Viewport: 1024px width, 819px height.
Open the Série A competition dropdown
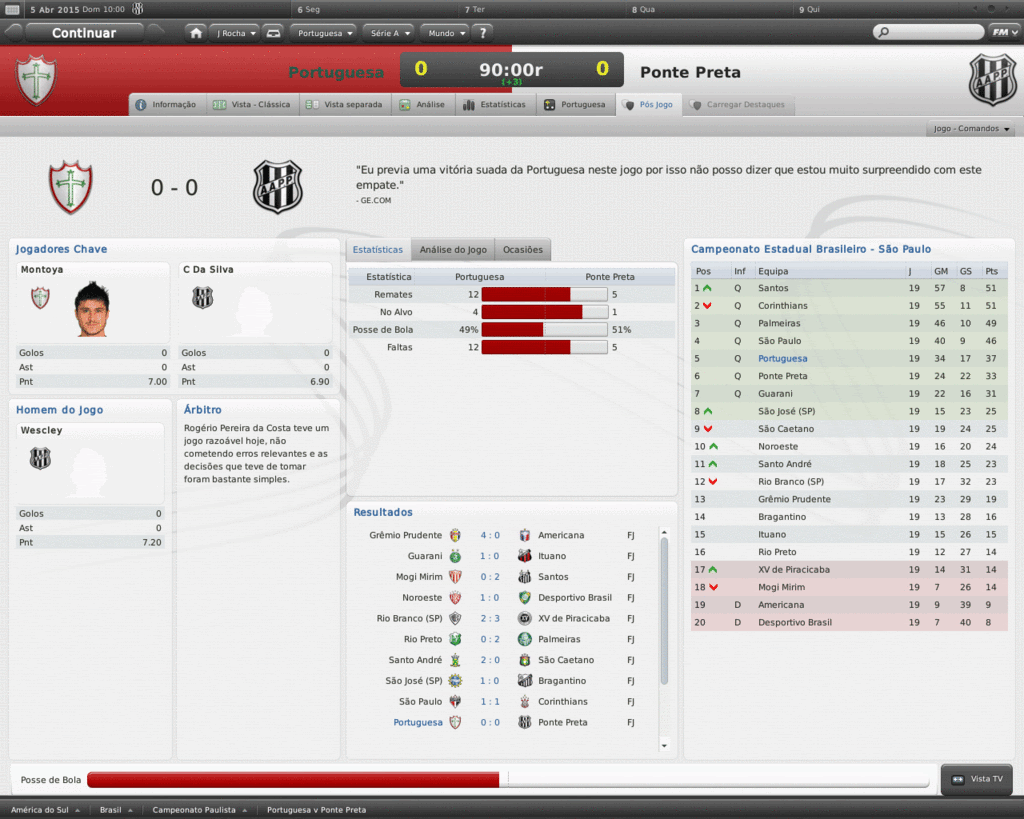(x=389, y=33)
